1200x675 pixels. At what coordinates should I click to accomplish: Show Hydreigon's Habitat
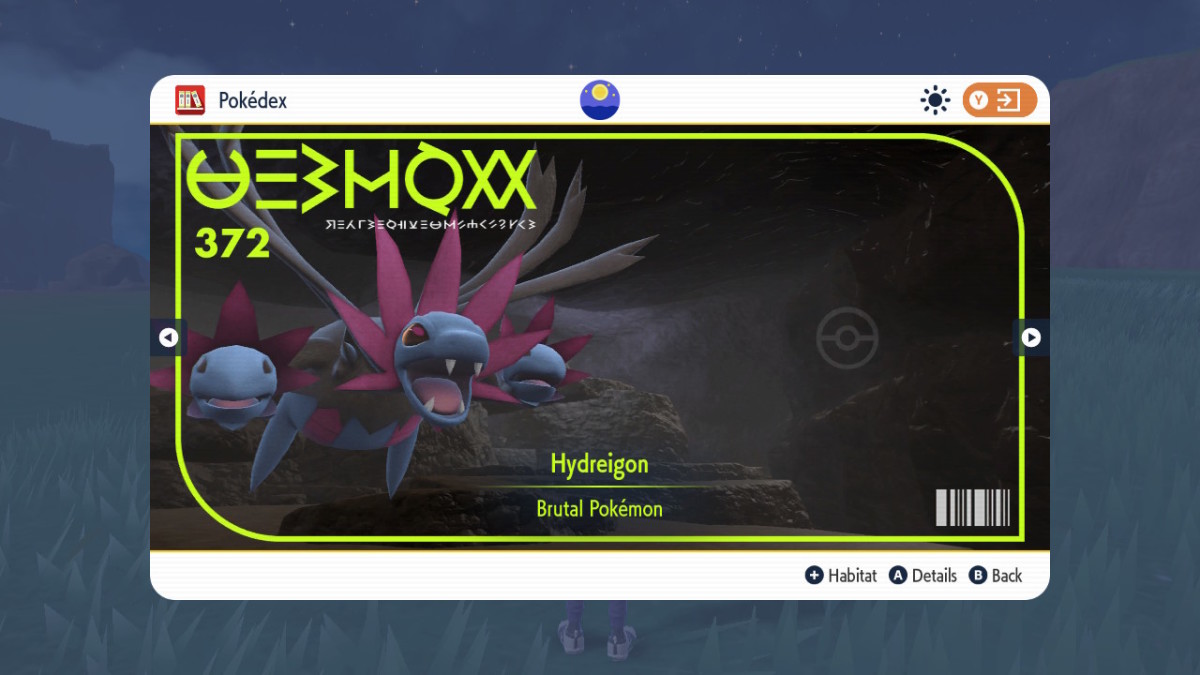pos(841,575)
